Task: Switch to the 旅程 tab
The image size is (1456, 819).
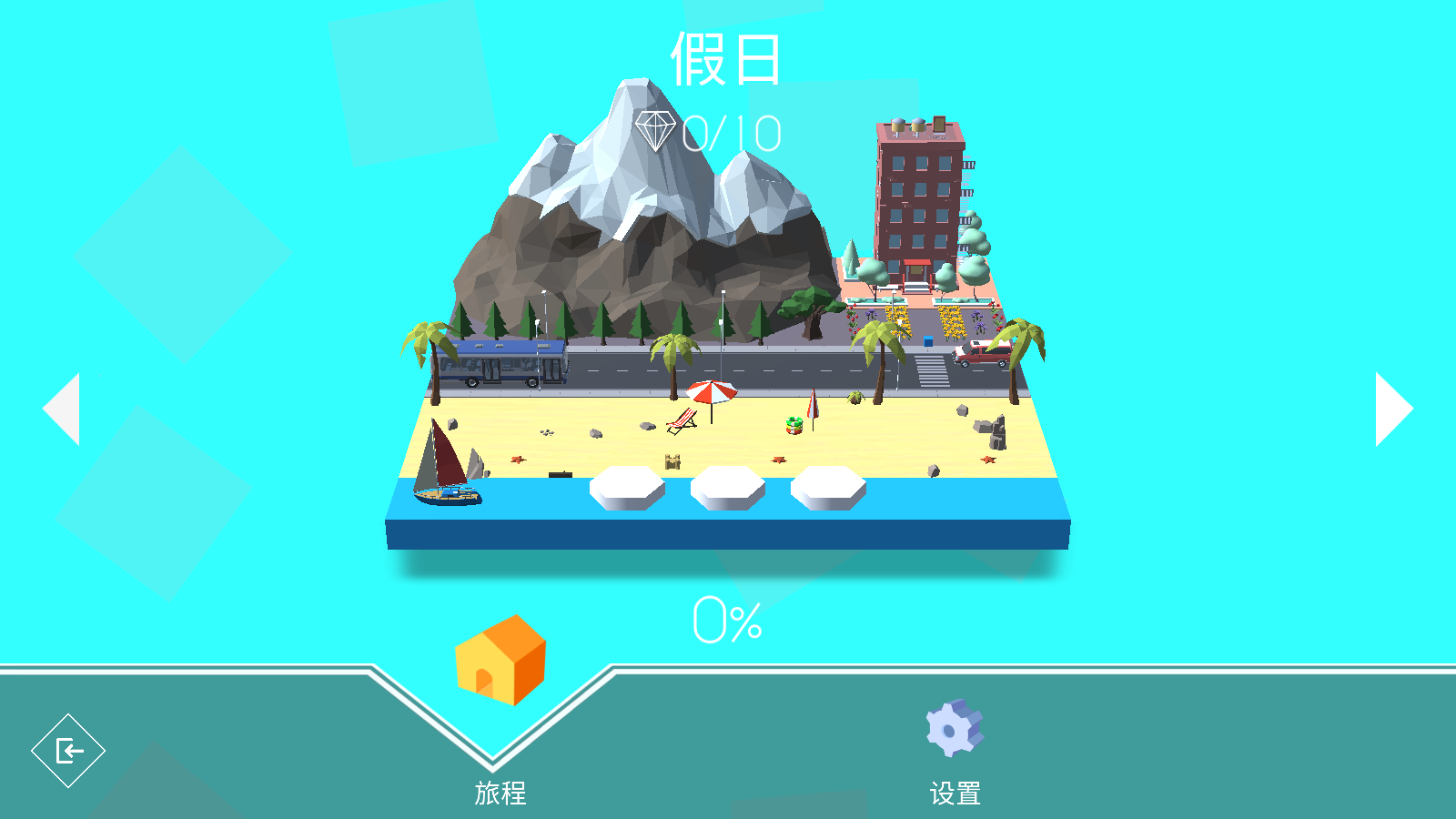Action: [498, 792]
